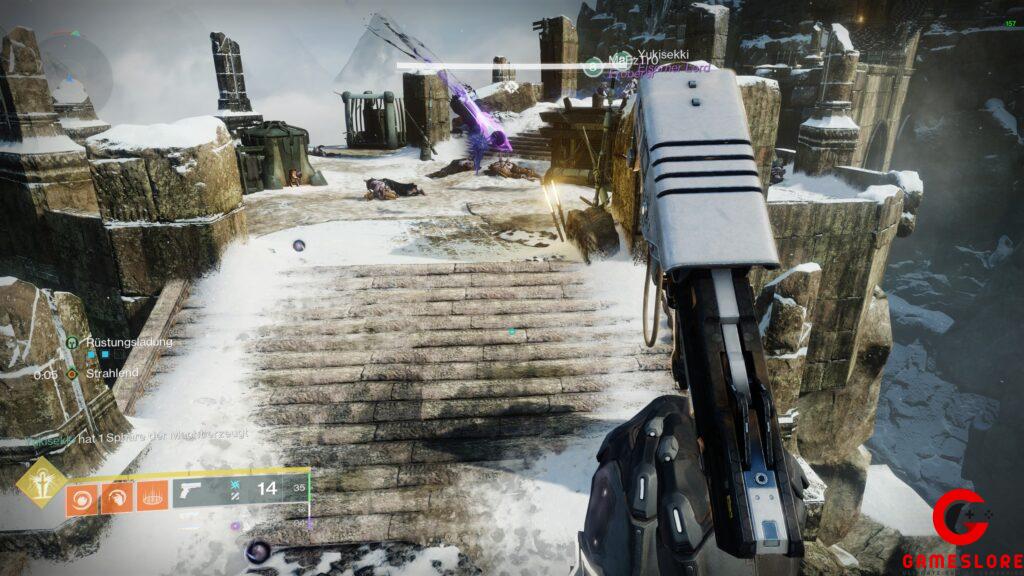The image size is (1024, 576).
Task: Select the grenade ability icon
Action: point(82,495)
